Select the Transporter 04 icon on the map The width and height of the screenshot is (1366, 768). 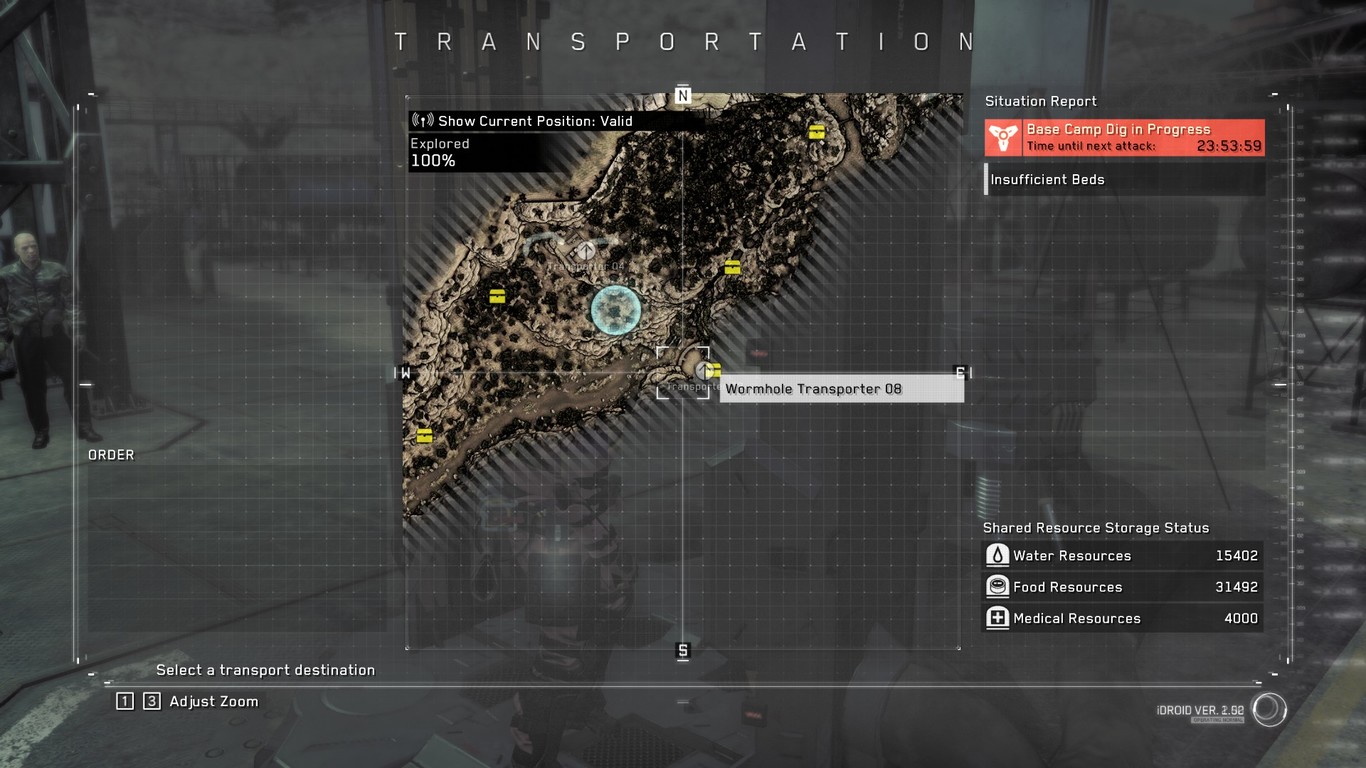click(584, 250)
